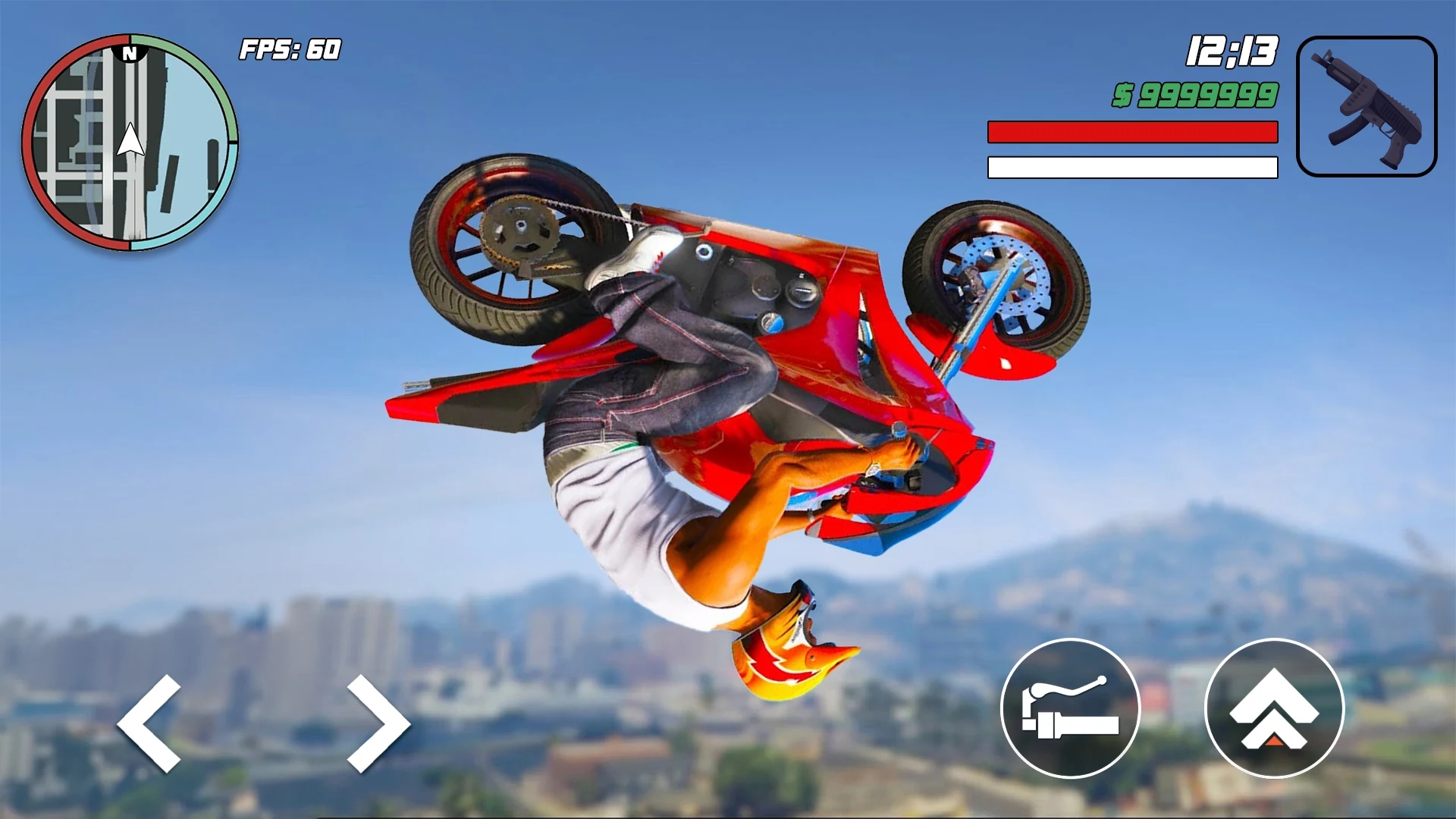This screenshot has width=1456, height=819.
Task: Steer left with the left arrow
Action: pyautogui.click(x=150, y=723)
